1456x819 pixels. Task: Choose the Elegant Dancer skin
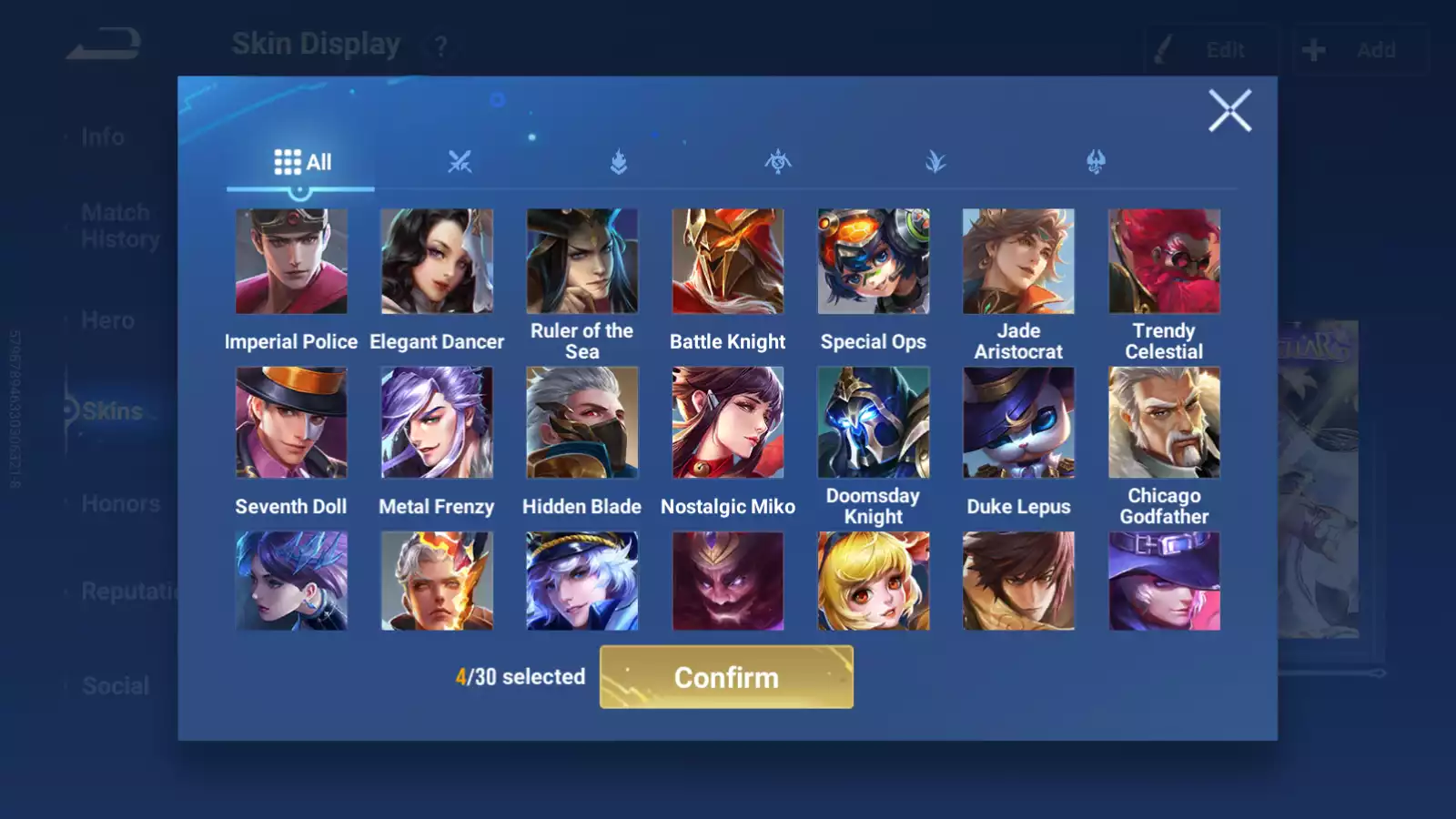437,262
